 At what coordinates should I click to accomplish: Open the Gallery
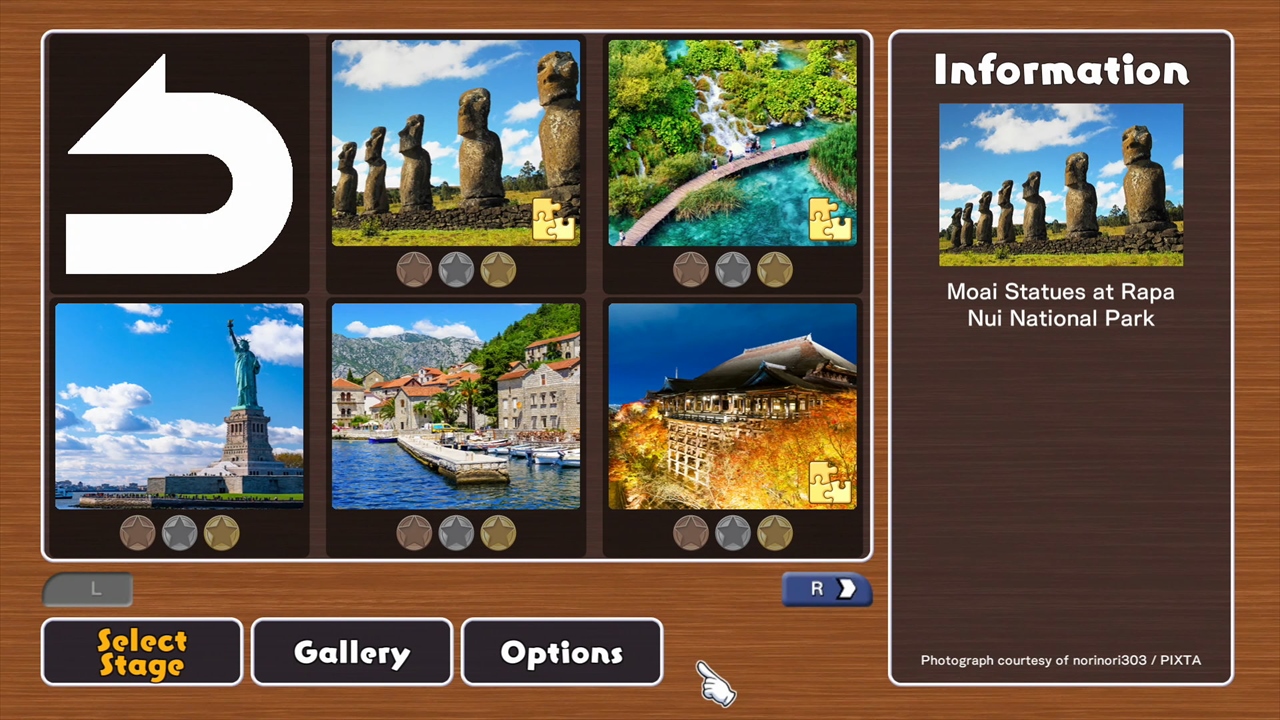[351, 652]
